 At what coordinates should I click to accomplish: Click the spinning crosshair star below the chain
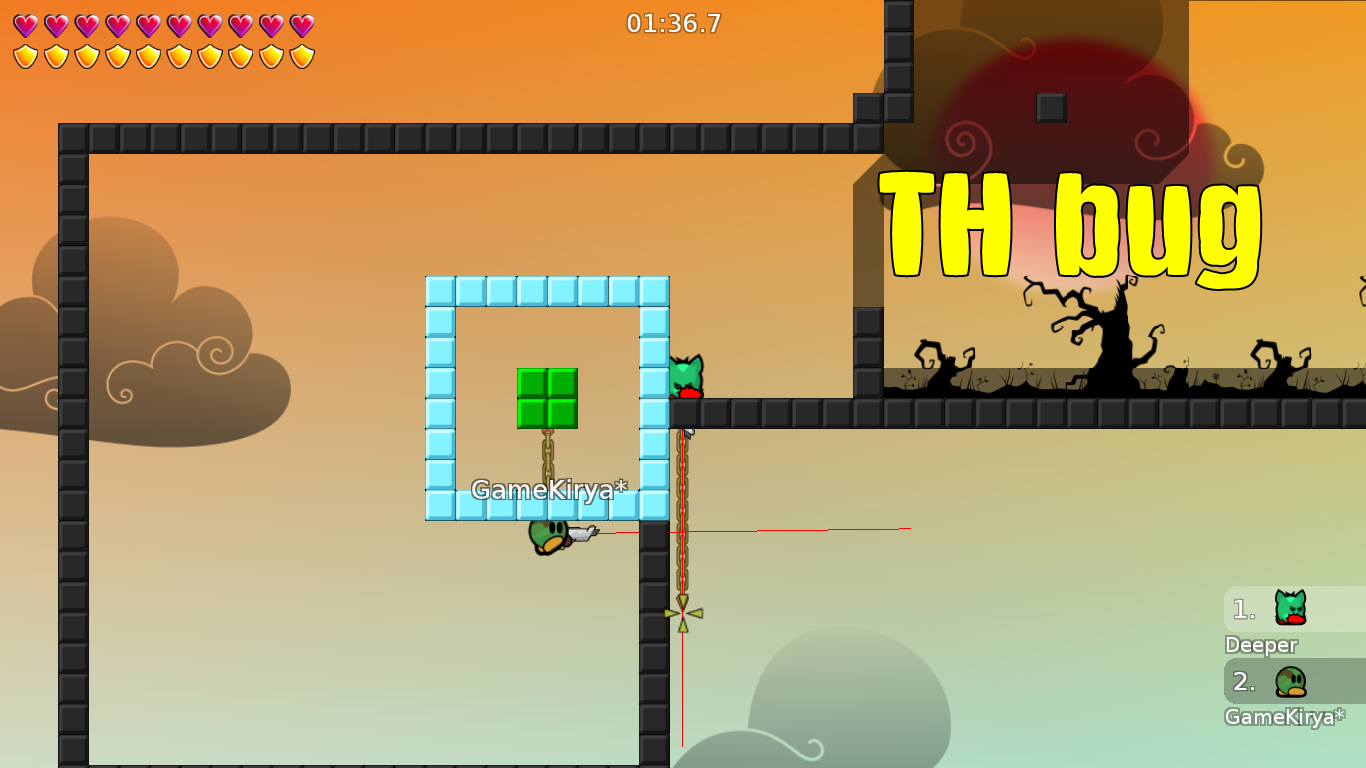tap(682, 613)
